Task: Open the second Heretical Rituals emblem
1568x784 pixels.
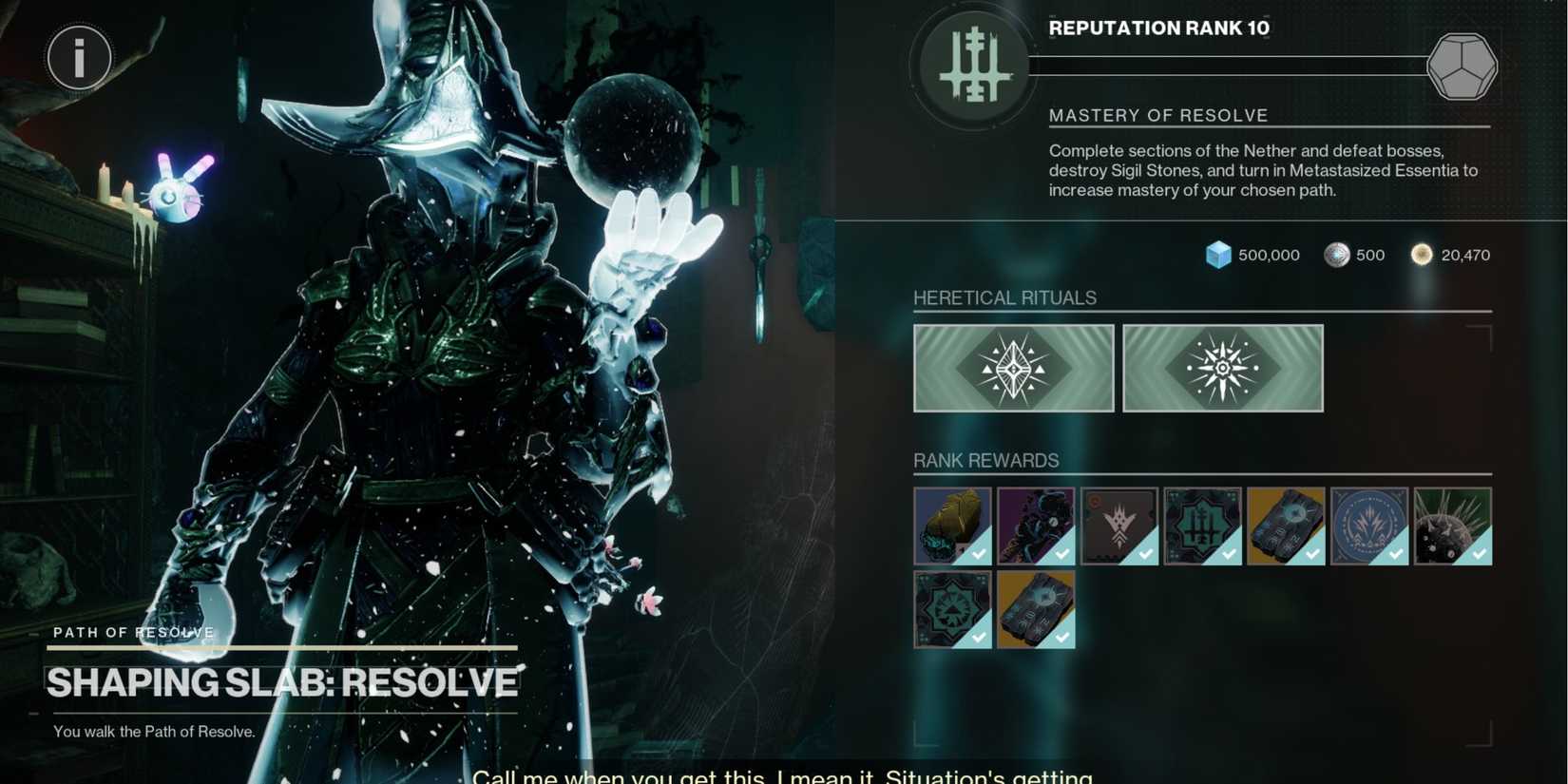Action: [x=1222, y=368]
